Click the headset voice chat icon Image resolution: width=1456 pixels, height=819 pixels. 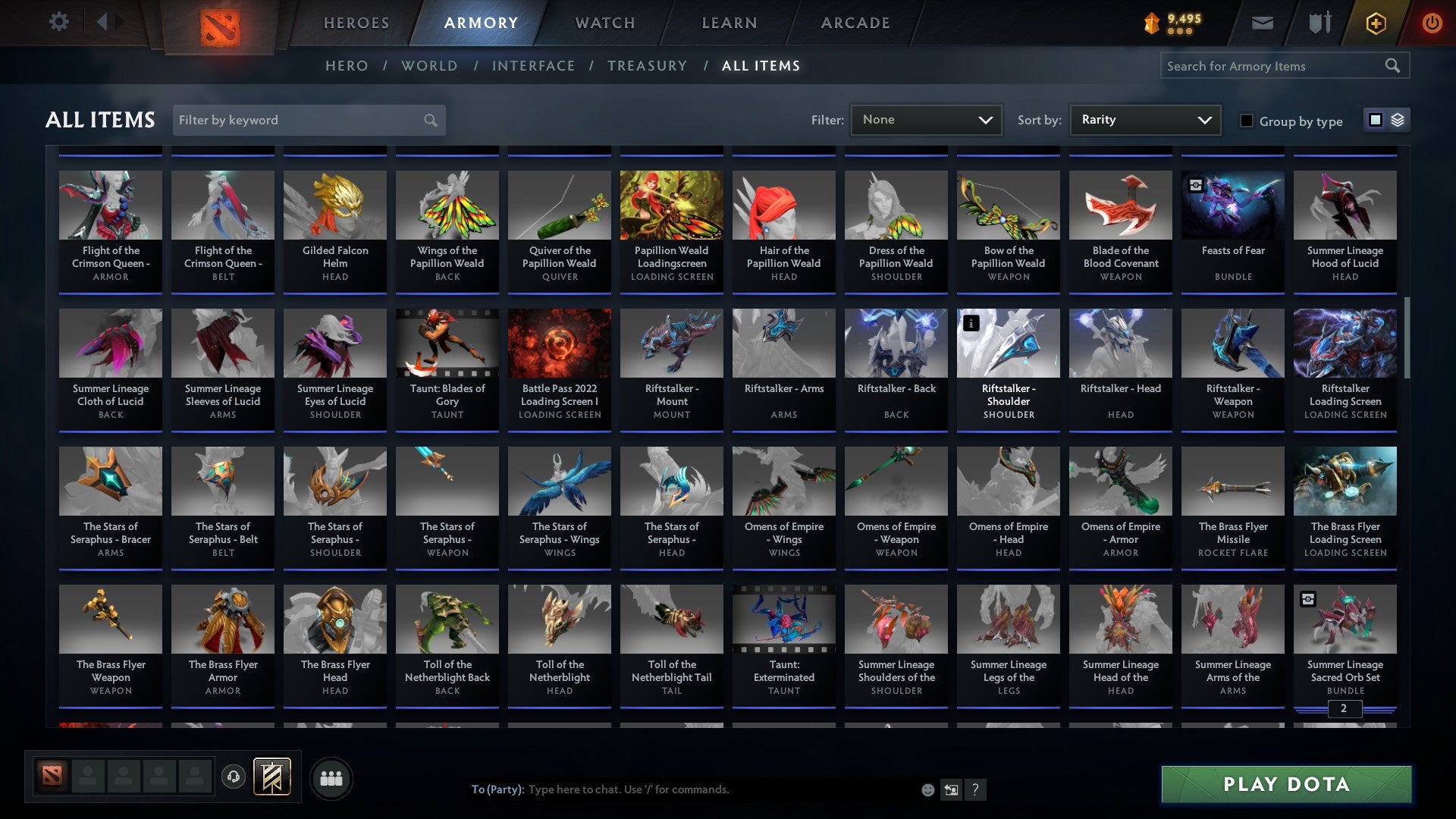coord(233,777)
